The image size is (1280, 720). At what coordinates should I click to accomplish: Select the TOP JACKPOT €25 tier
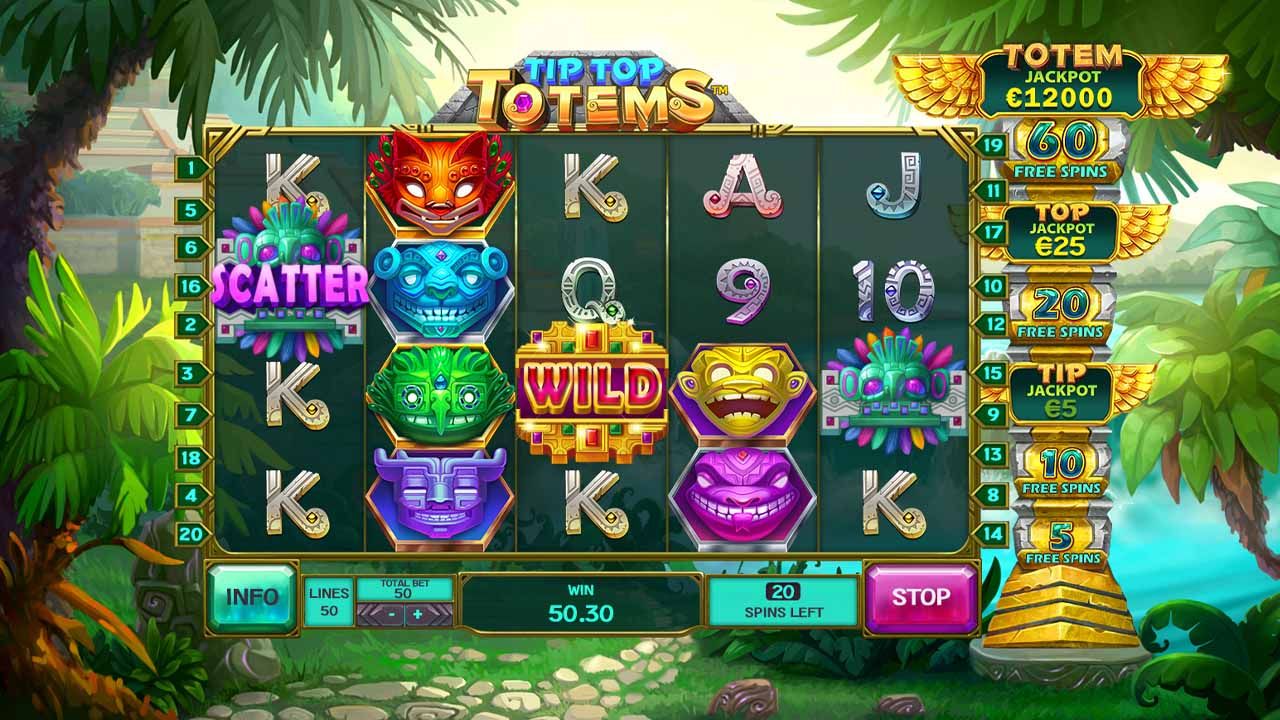click(1063, 234)
